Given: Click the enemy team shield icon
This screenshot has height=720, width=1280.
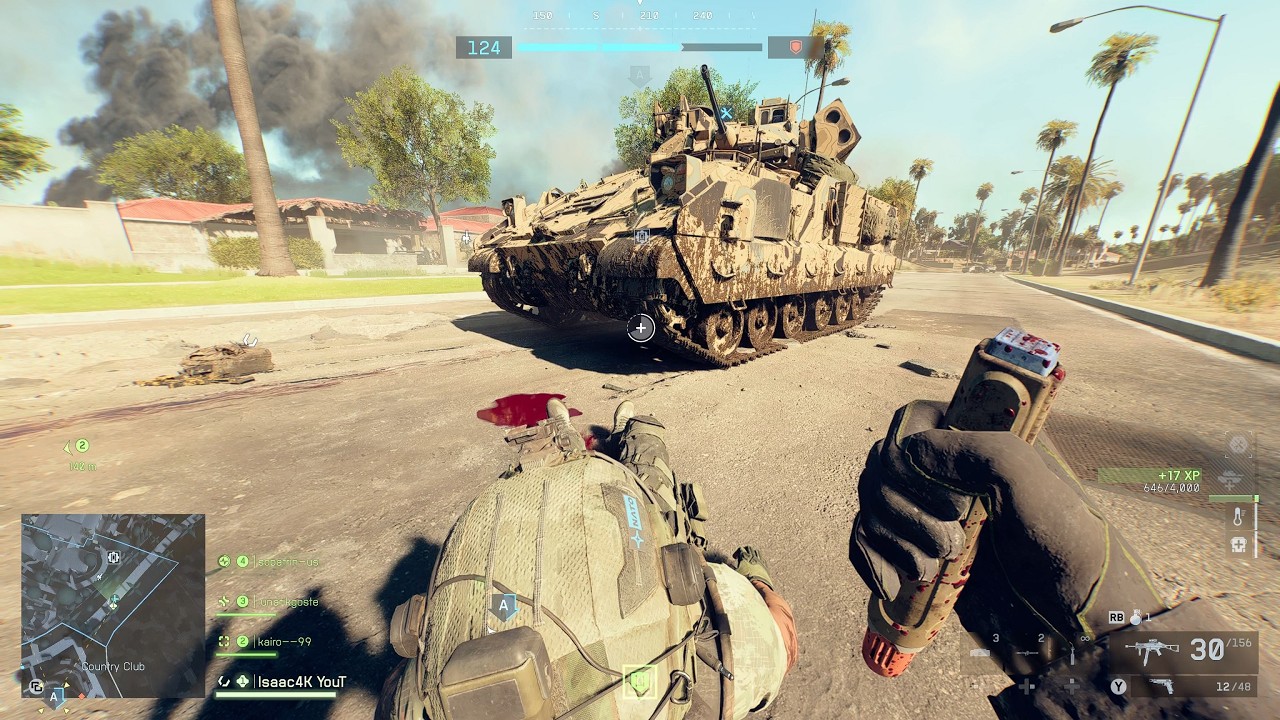Looking at the screenshot, I should 796,47.
